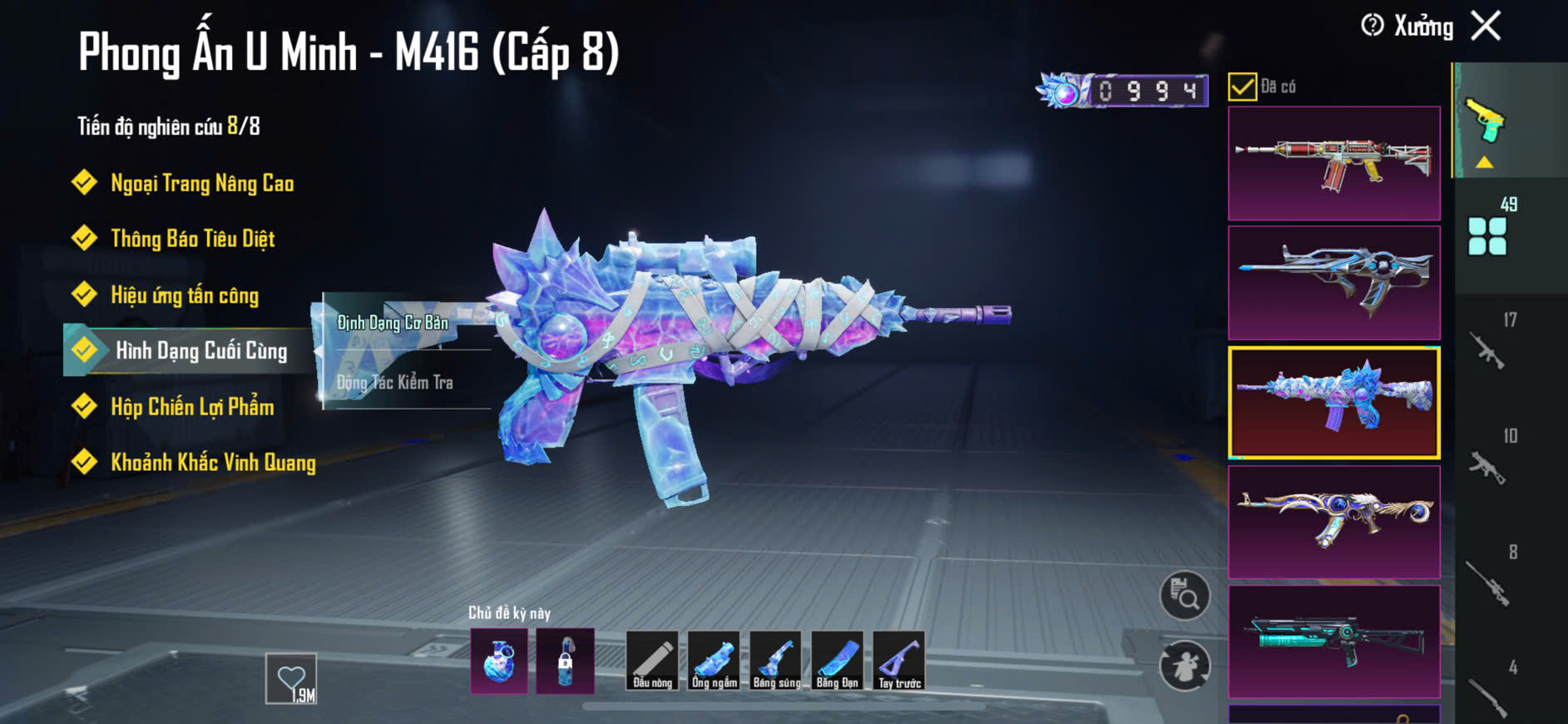Select Ngoại Trang Nâng Cao upgrade
The height and width of the screenshot is (724, 1568).
(201, 183)
